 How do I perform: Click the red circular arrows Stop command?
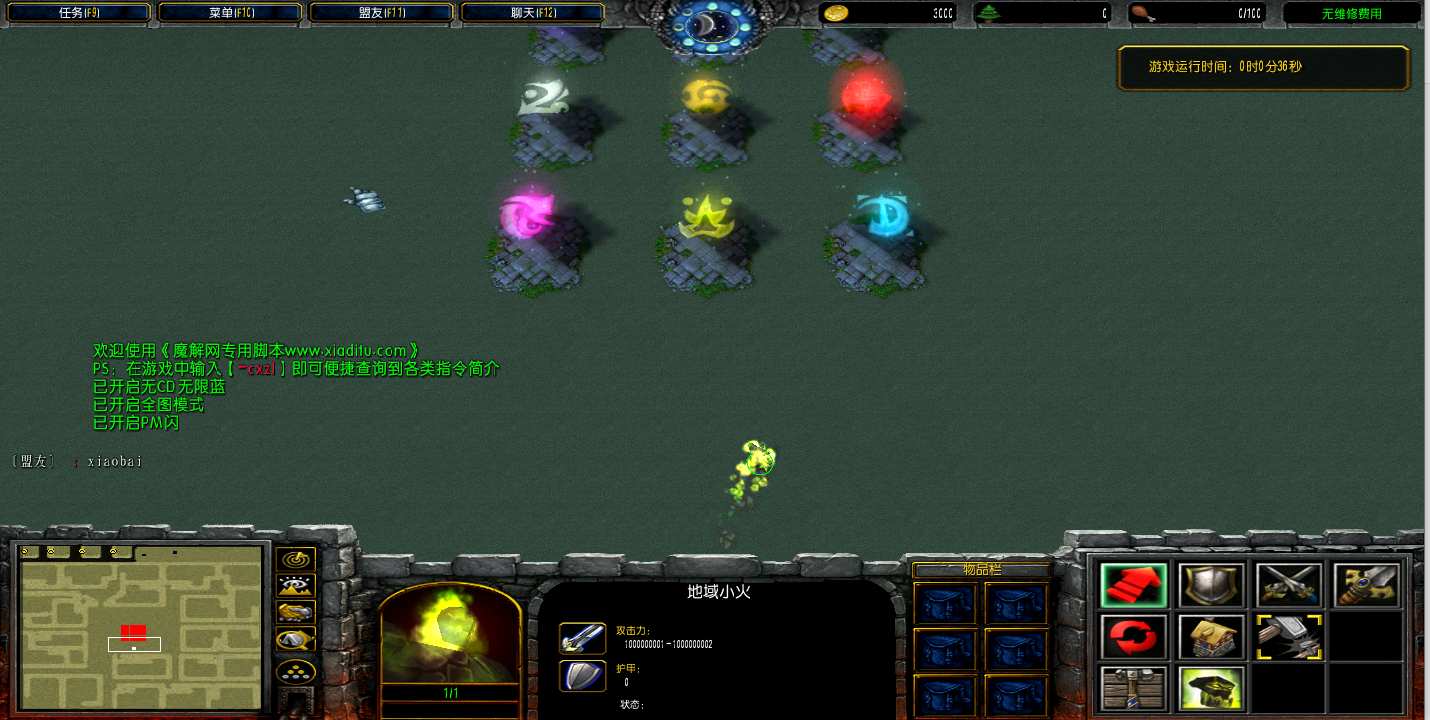(x=1134, y=637)
